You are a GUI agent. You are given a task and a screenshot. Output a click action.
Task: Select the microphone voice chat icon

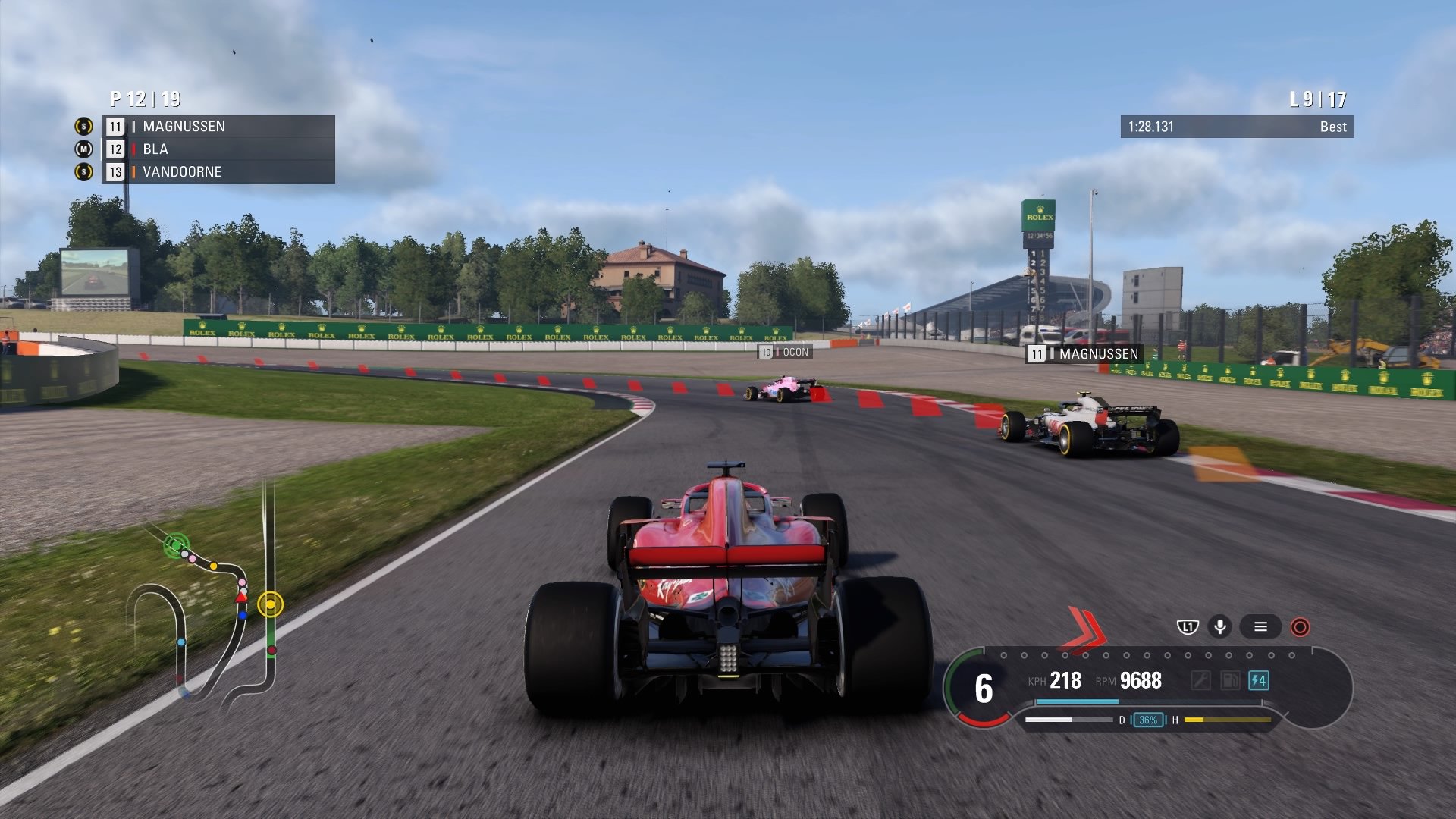pos(1221,626)
